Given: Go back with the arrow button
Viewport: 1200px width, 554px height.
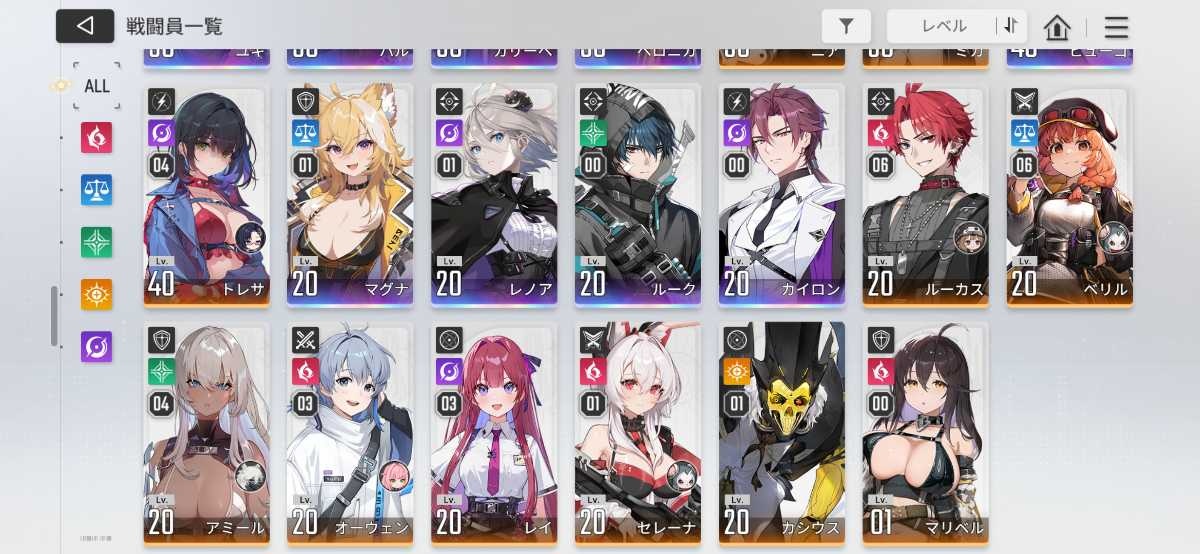Looking at the screenshot, I should click(85, 26).
